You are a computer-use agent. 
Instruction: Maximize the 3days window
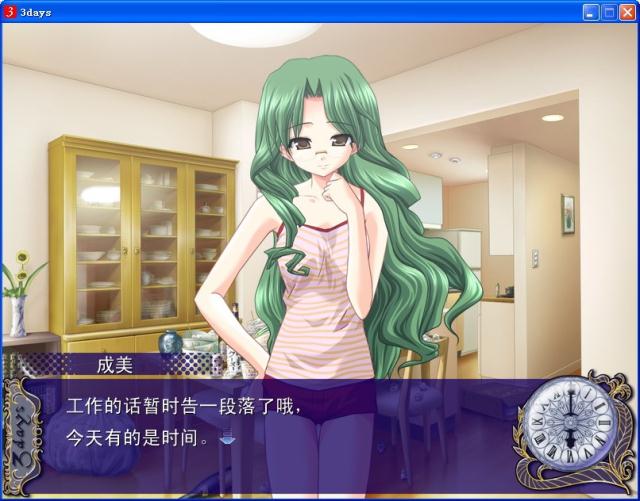point(609,12)
